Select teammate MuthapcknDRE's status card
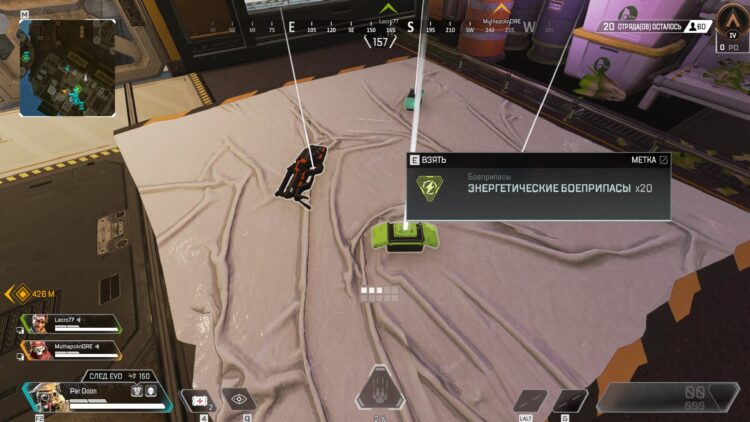Image resolution: width=750 pixels, height=422 pixels. click(70, 350)
